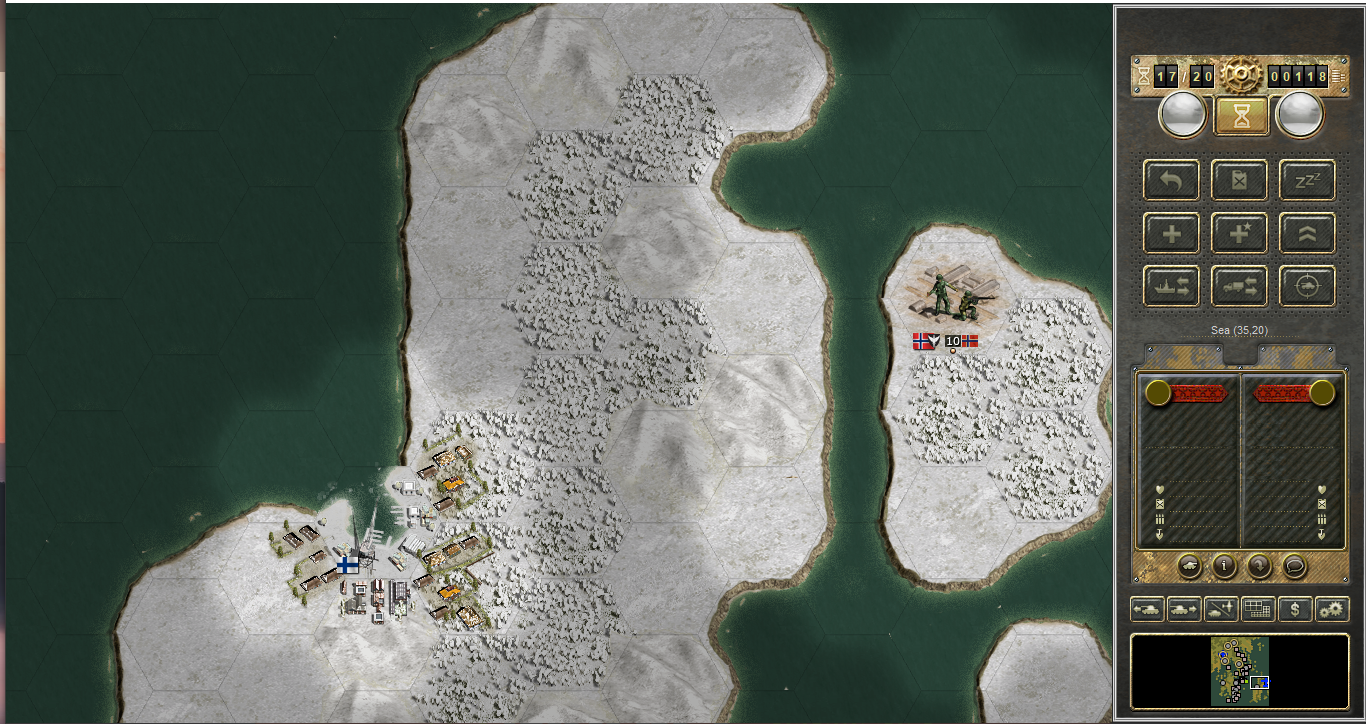Screen dimensions: 1366x724
Task: Select next unit (tank with right arrow)
Action: pos(1184,608)
